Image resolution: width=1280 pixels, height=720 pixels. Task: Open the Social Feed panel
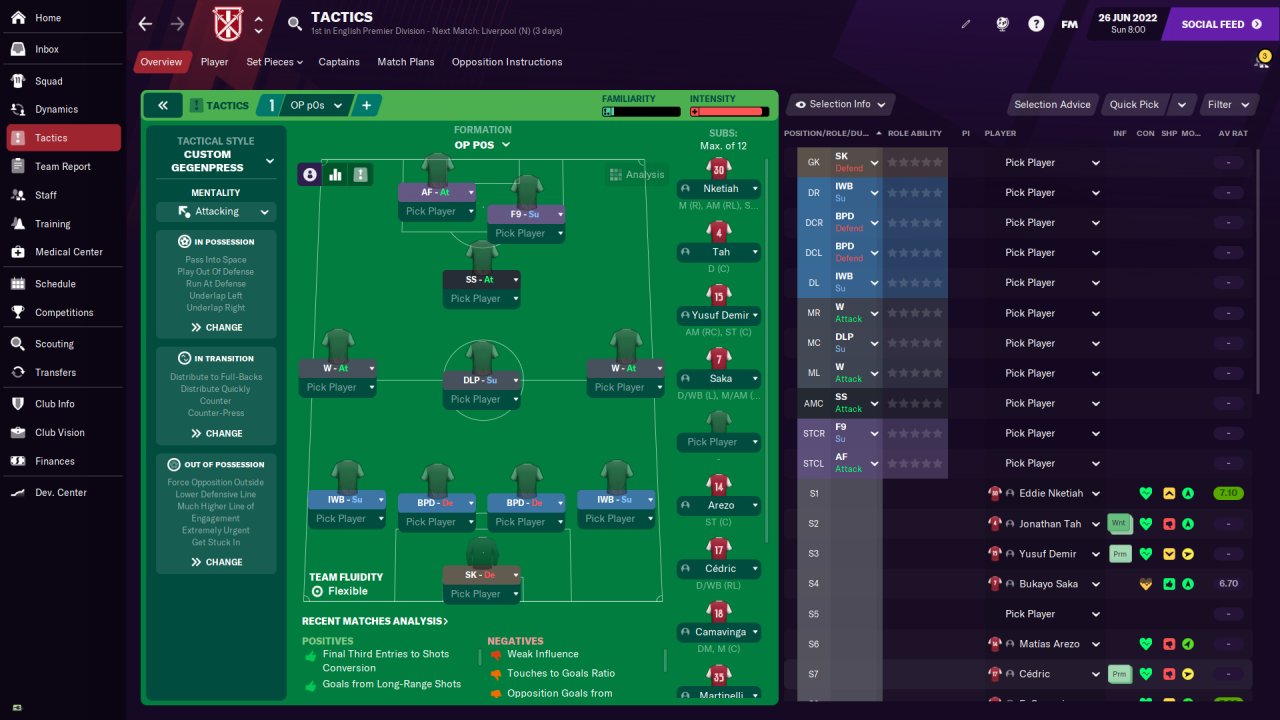pos(1220,24)
